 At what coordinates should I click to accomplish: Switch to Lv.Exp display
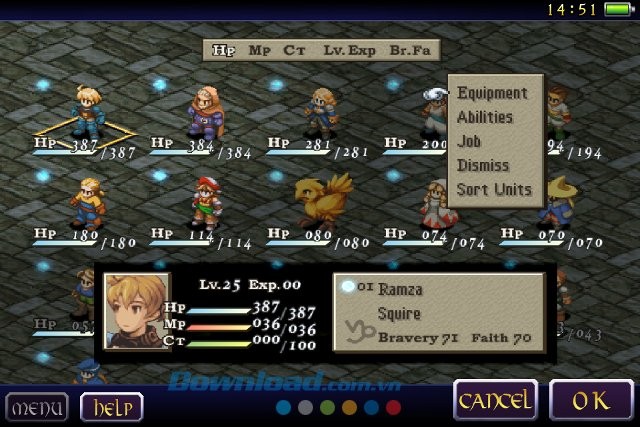tap(347, 49)
